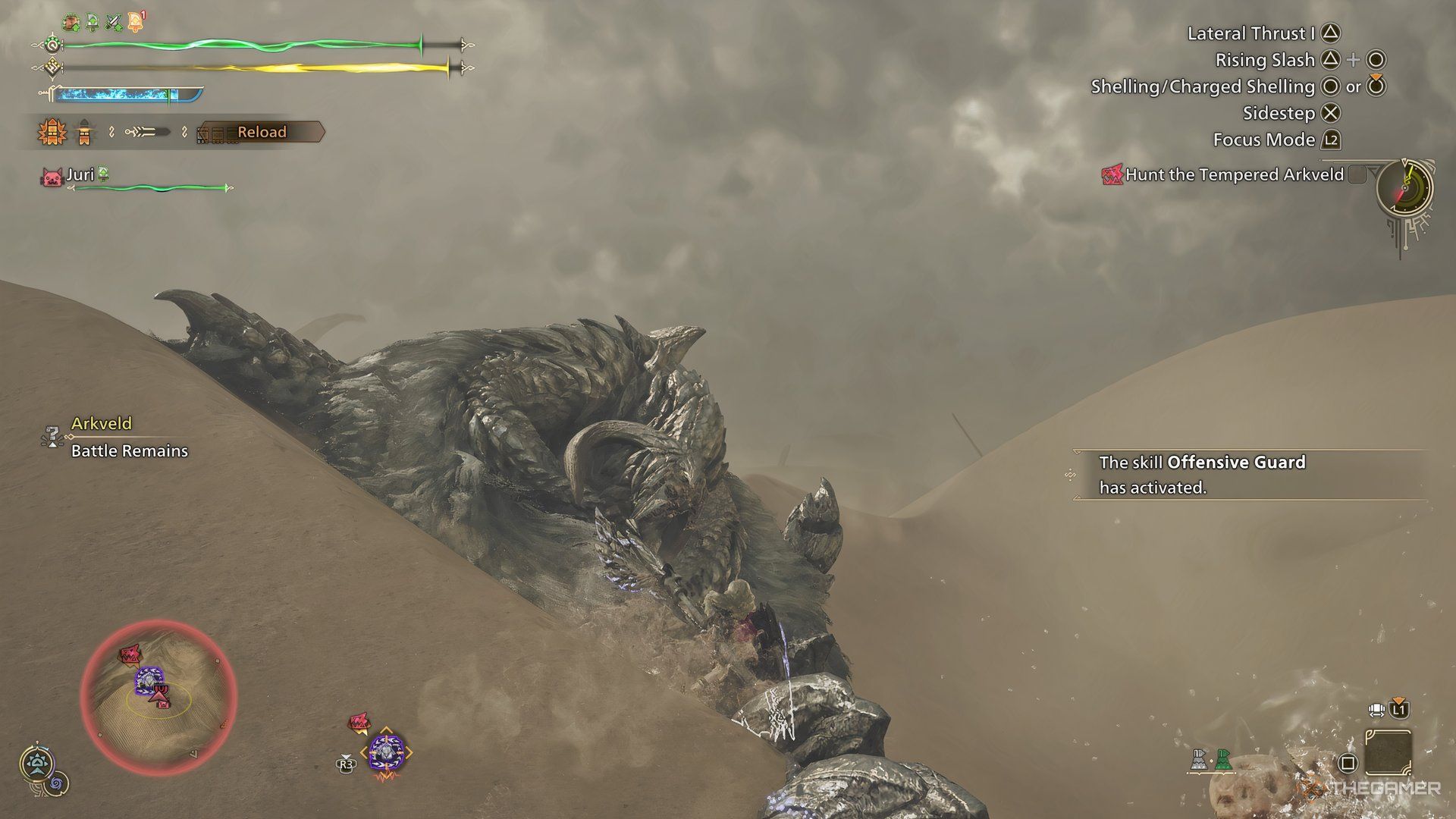1456x819 pixels.
Task: Click the orange skill activation bell icon
Action: pyautogui.click(x=135, y=20)
